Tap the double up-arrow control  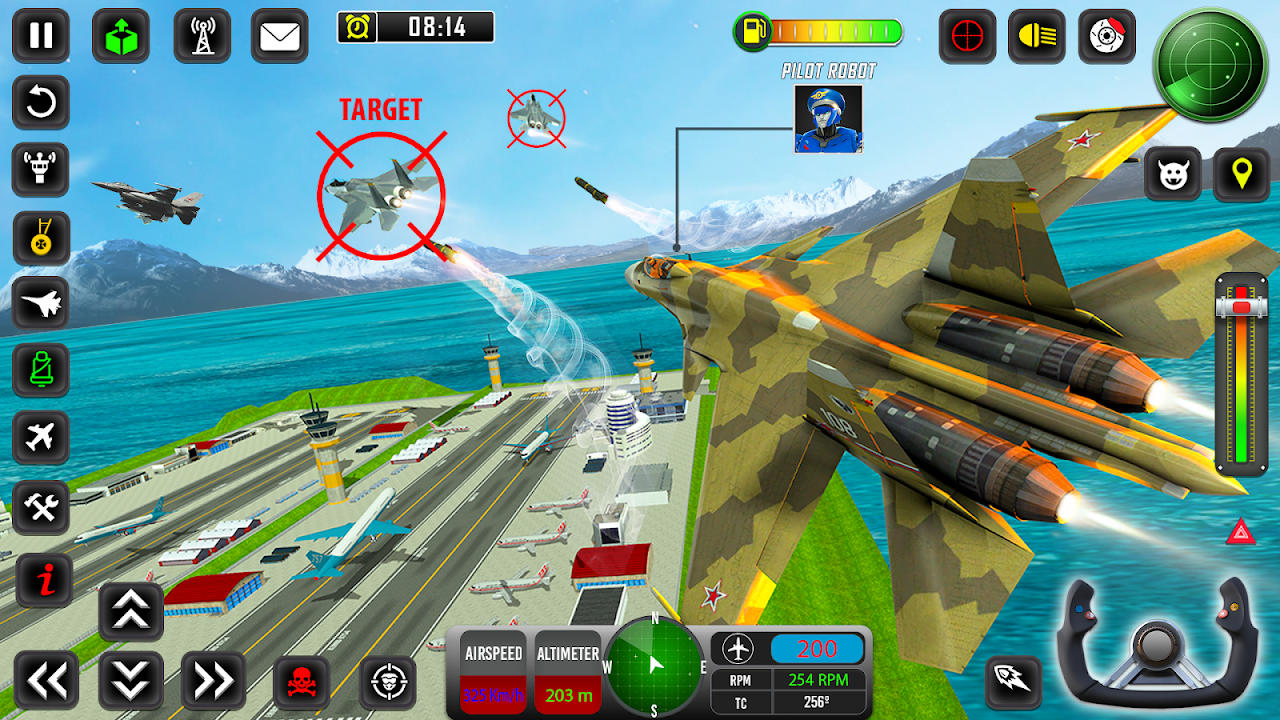pyautogui.click(x=131, y=611)
